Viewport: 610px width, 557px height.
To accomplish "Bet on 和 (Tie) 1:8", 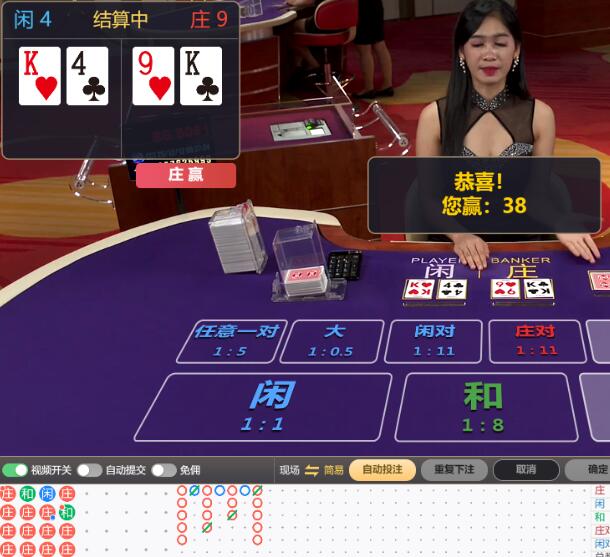I will click(x=482, y=406).
